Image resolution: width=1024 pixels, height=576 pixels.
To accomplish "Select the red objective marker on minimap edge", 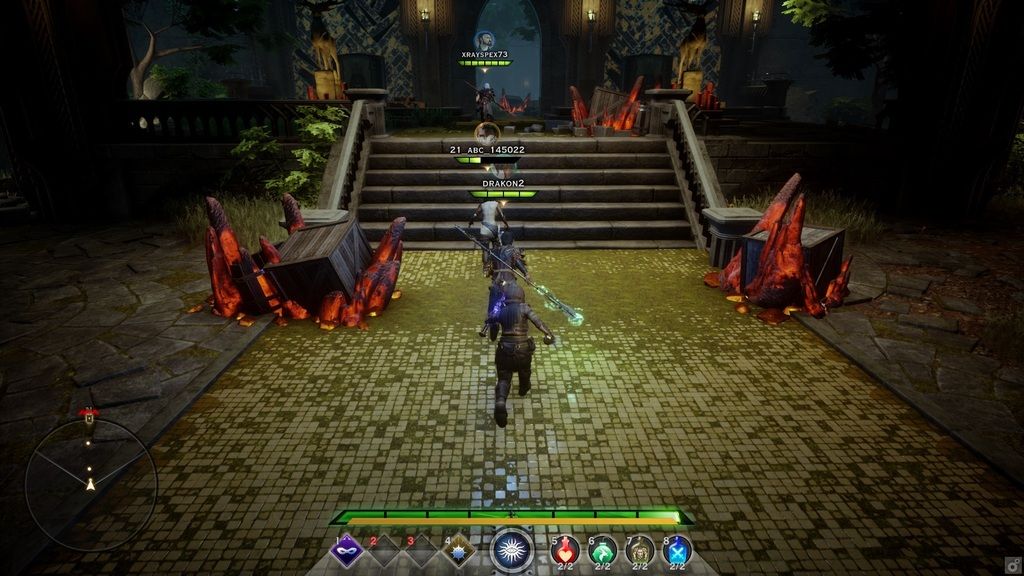I will pos(88,414).
